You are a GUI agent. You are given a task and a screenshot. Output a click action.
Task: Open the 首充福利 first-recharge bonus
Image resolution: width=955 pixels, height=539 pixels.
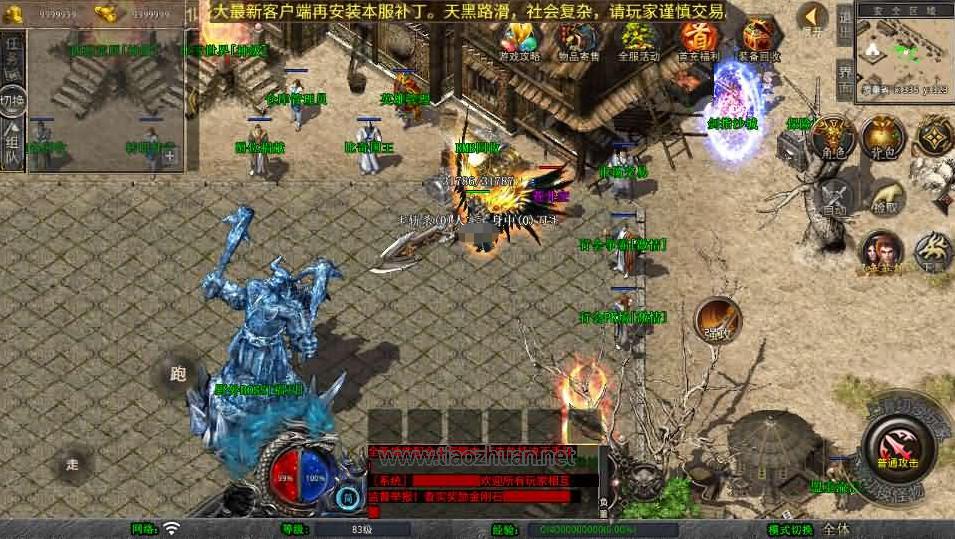pyautogui.click(x=699, y=39)
